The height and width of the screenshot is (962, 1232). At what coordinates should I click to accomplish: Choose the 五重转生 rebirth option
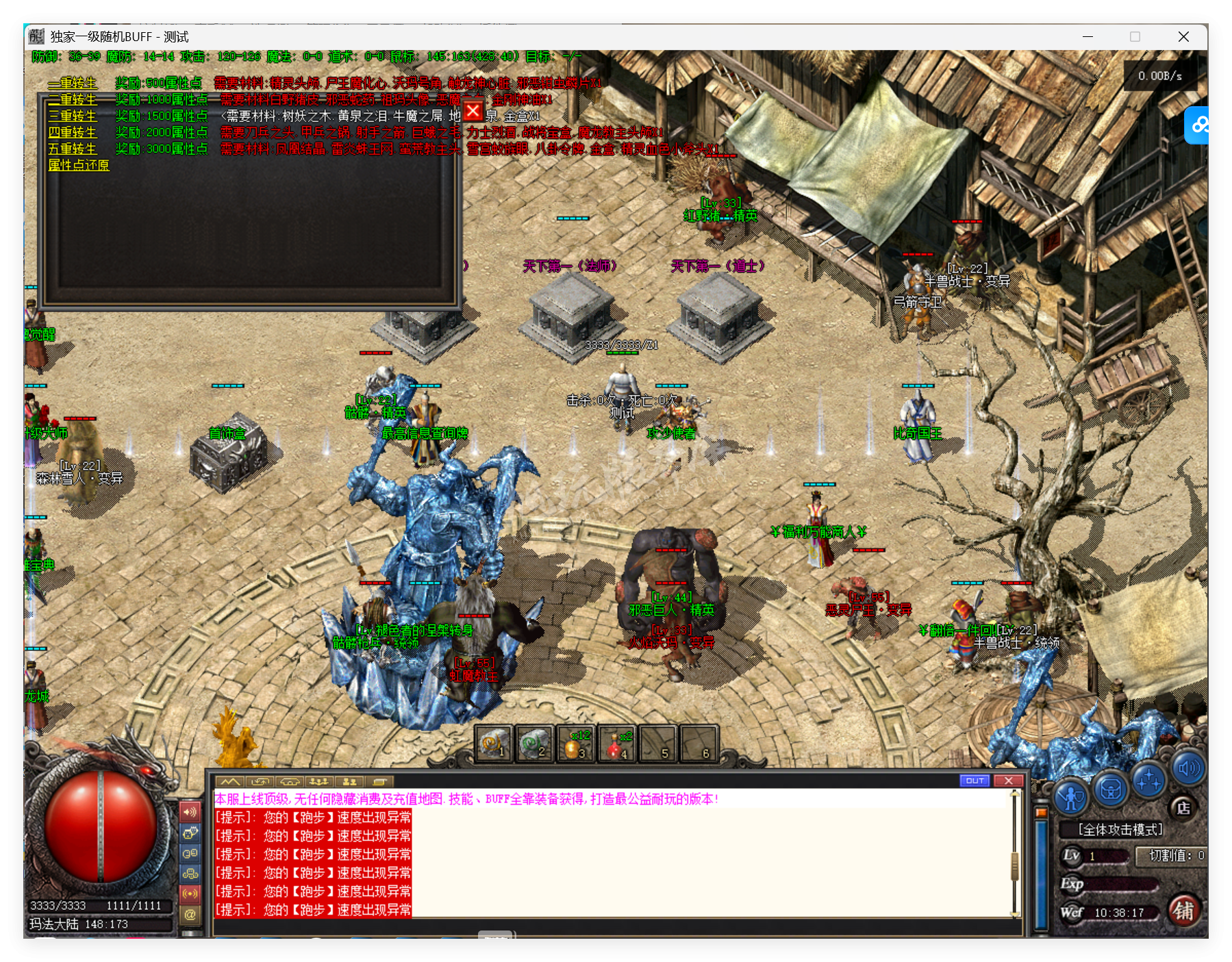[x=73, y=149]
